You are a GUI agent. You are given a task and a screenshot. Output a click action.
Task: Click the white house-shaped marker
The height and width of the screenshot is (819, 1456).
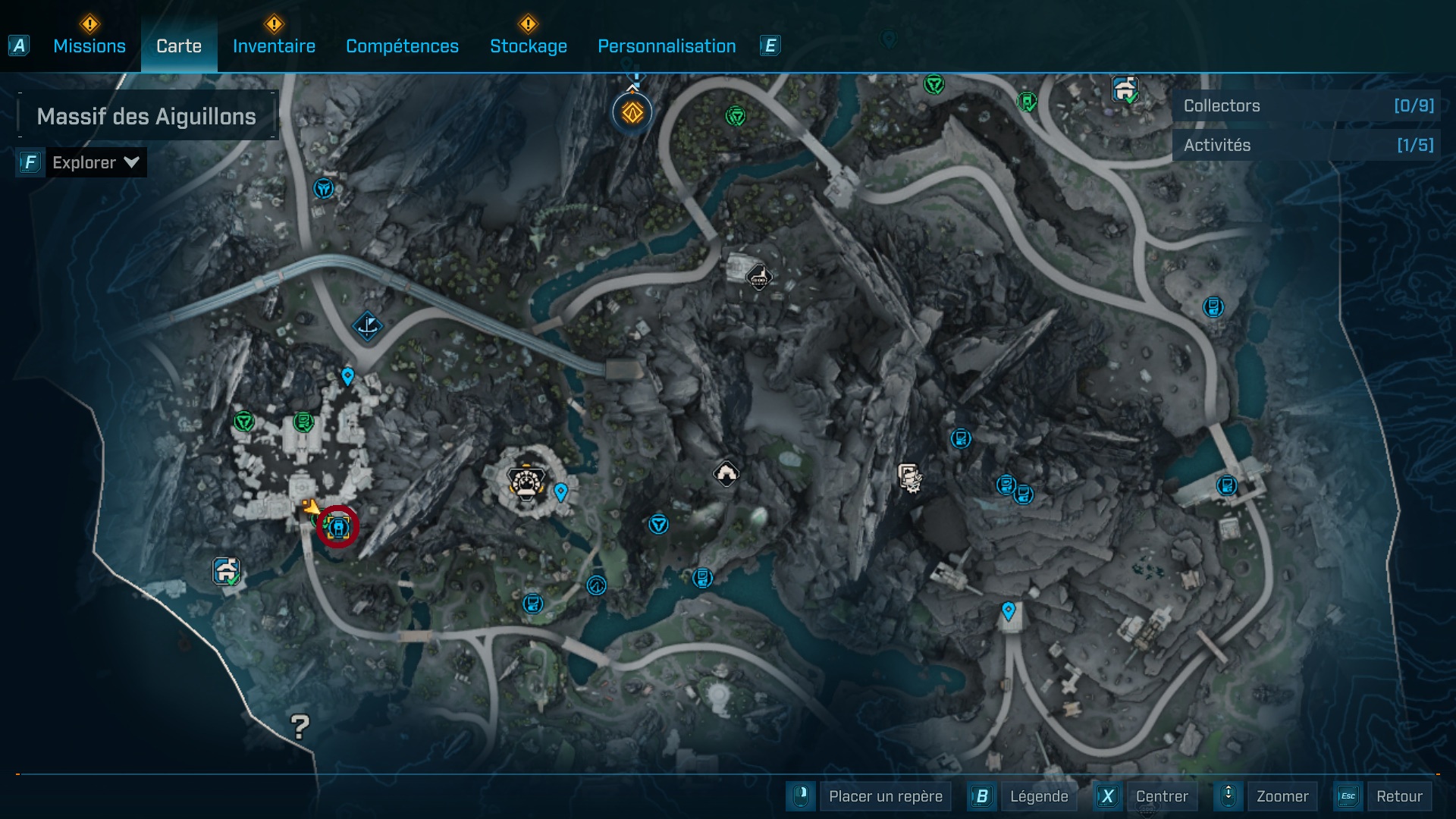(726, 474)
